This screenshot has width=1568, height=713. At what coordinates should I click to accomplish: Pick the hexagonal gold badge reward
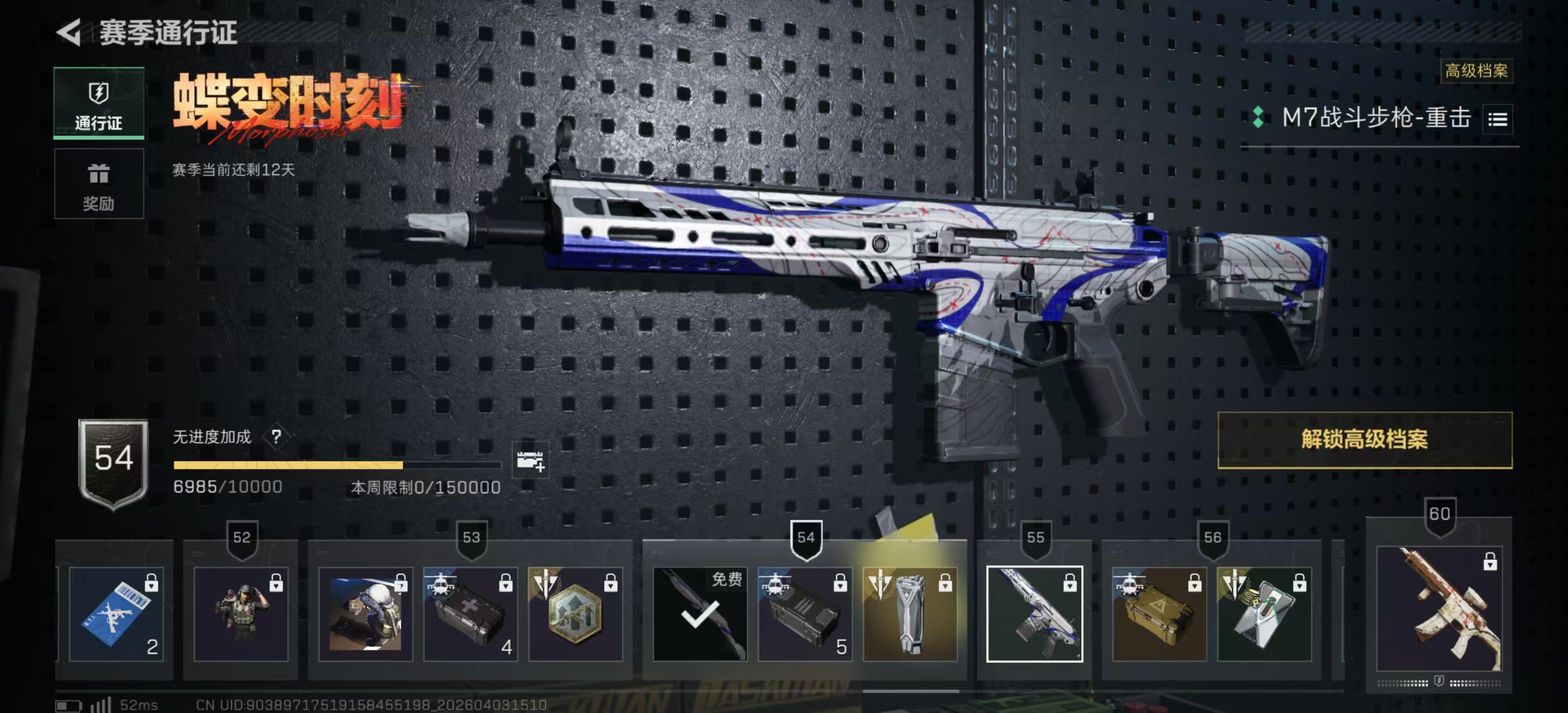(x=575, y=614)
